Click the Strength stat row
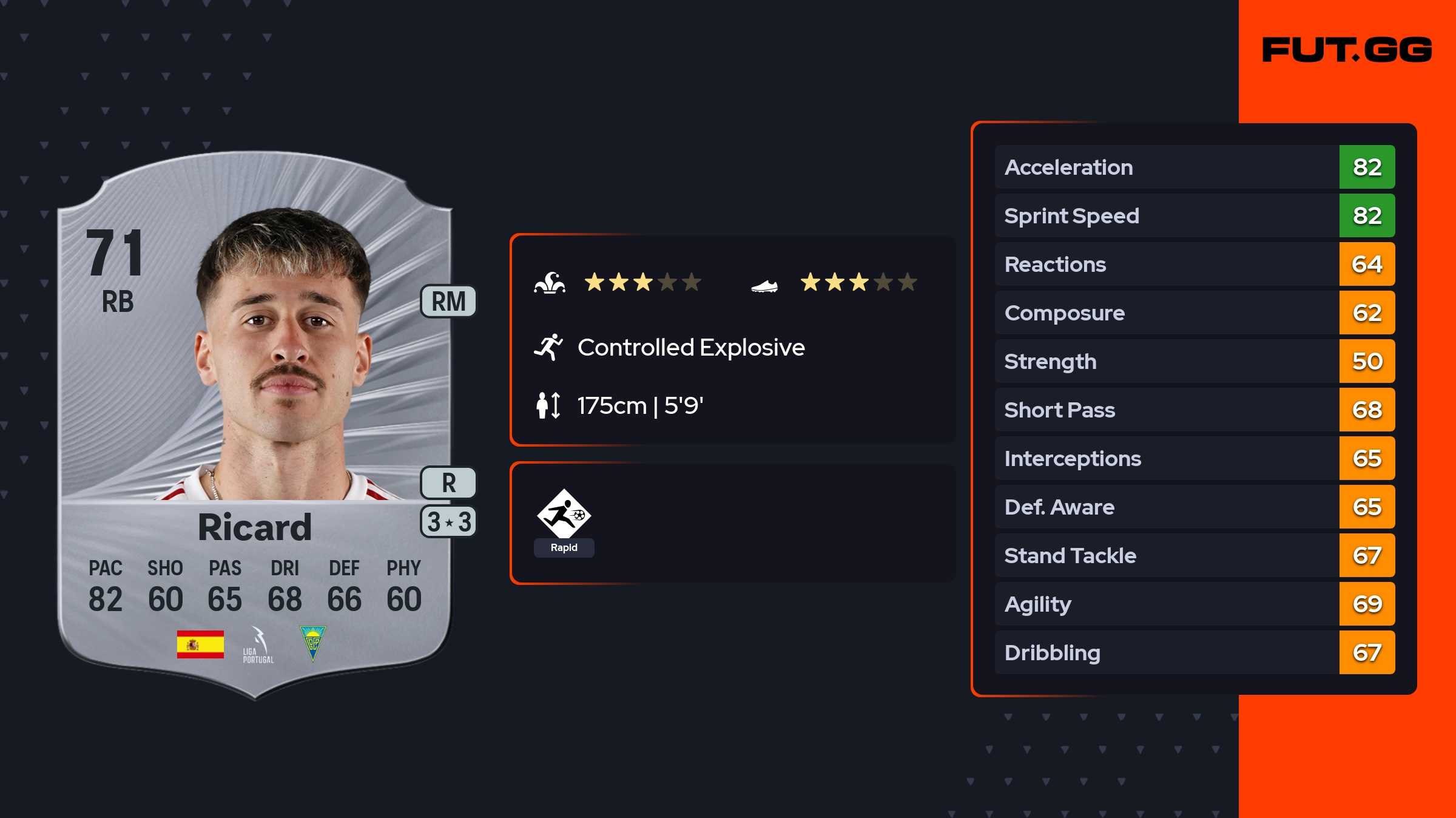Viewport: 1456px width, 818px height. click(x=1194, y=361)
